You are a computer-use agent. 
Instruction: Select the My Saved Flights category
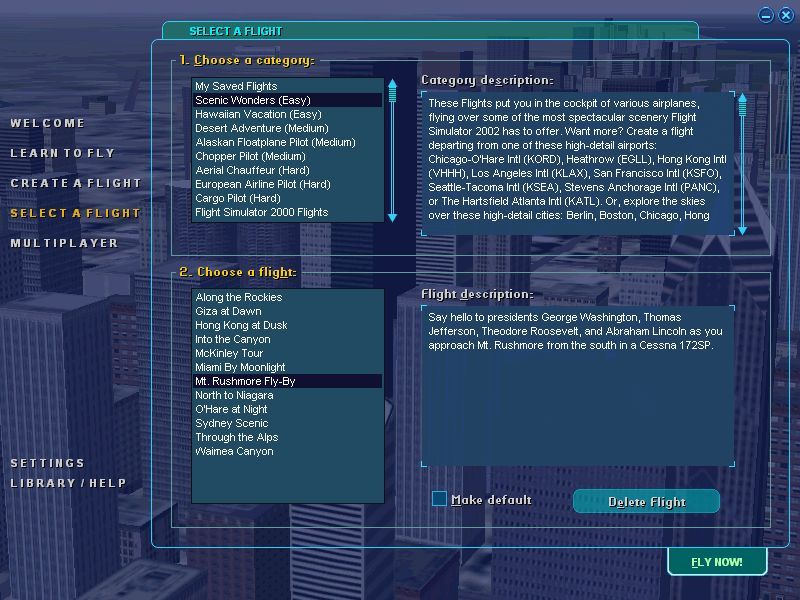(236, 86)
